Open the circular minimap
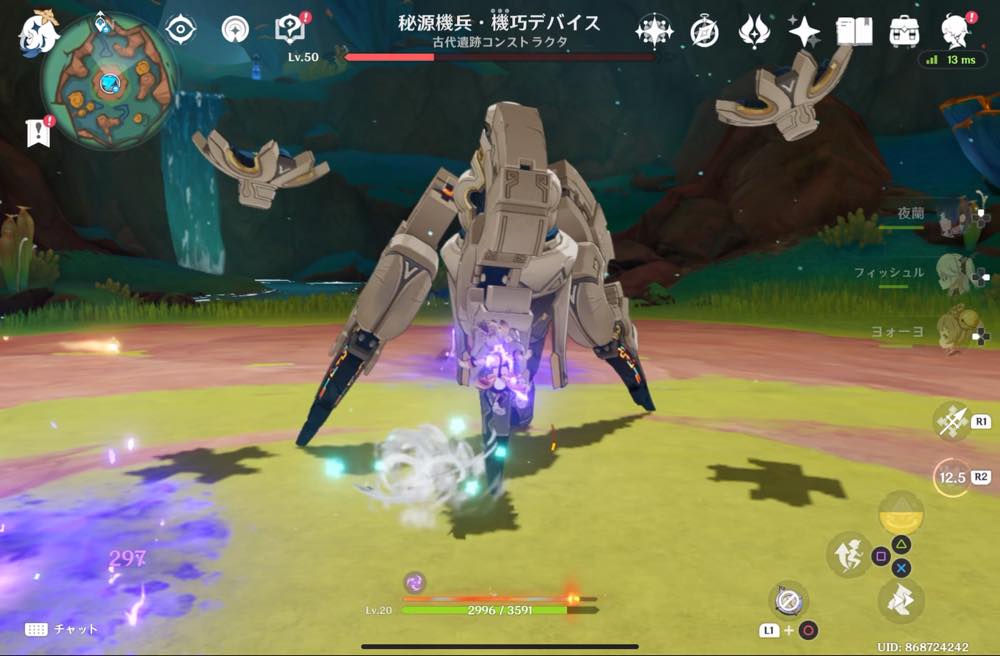This screenshot has width=1000, height=656. (x=110, y=82)
